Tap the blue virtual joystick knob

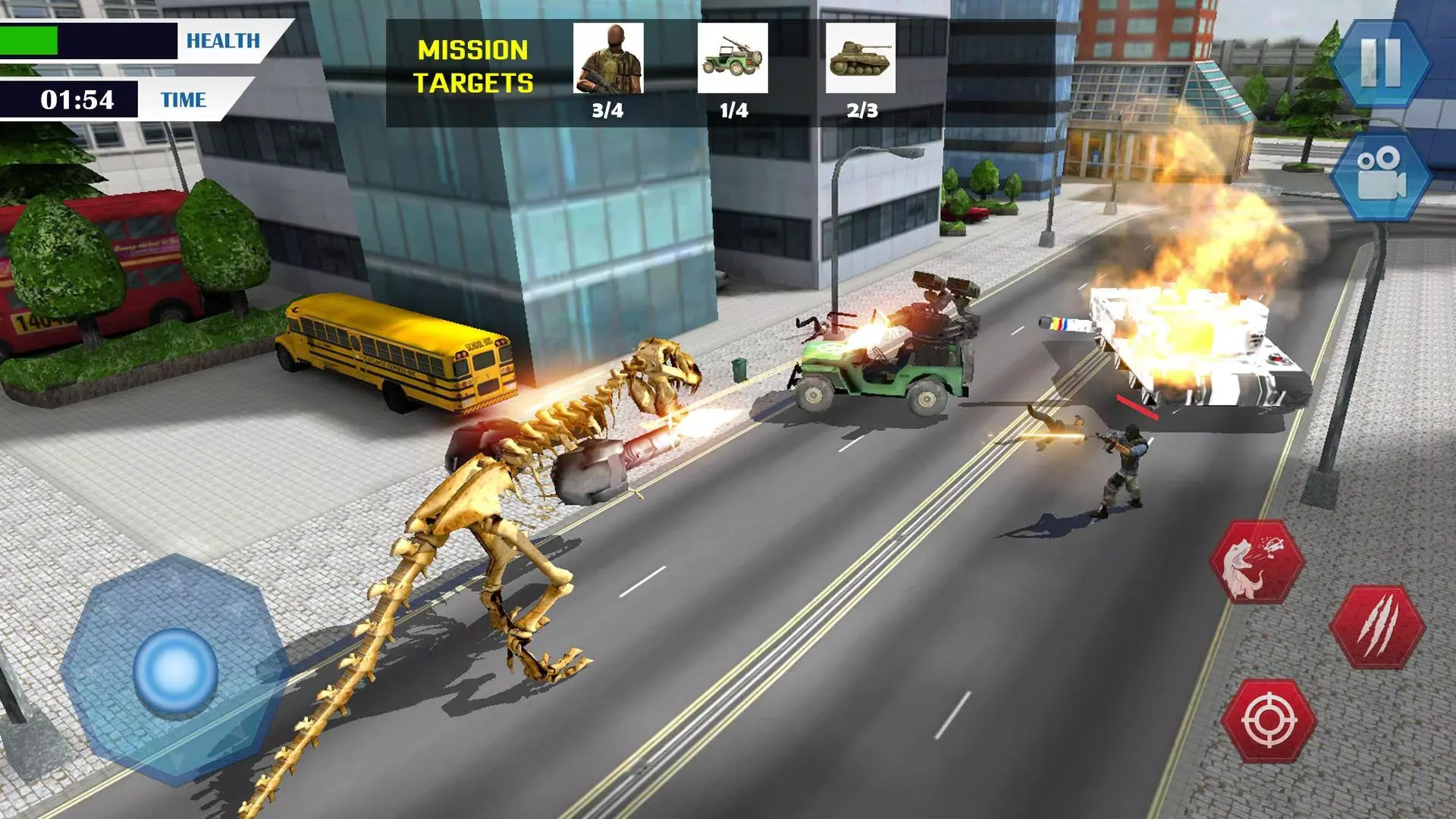click(175, 670)
